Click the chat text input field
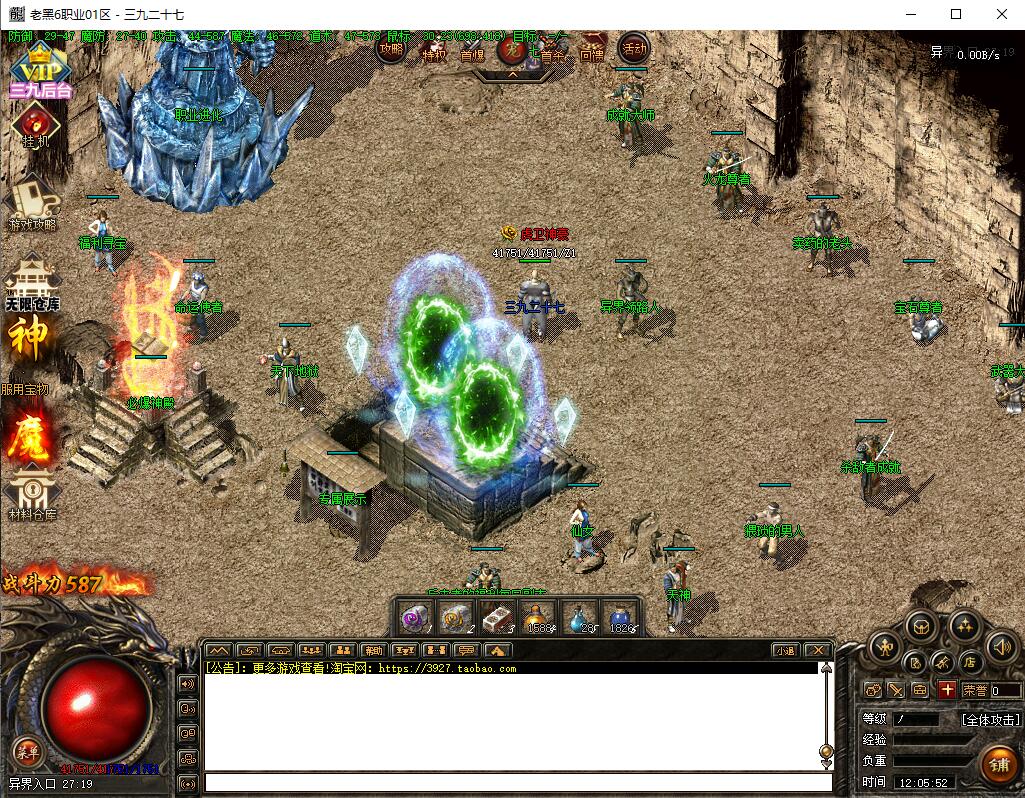The image size is (1025, 798). (x=518, y=782)
